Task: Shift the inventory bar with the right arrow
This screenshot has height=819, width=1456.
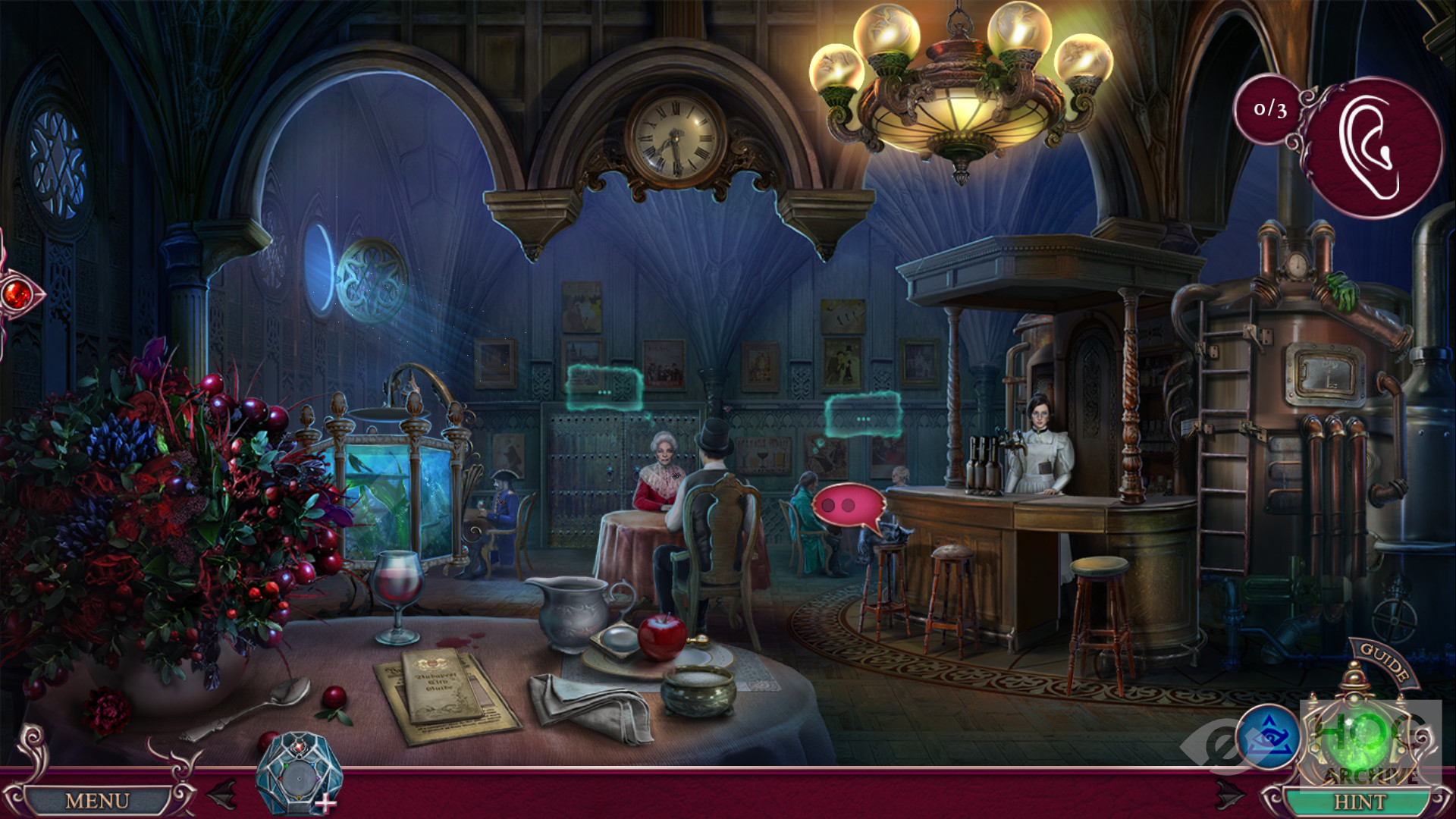Action: pyautogui.click(x=1229, y=795)
